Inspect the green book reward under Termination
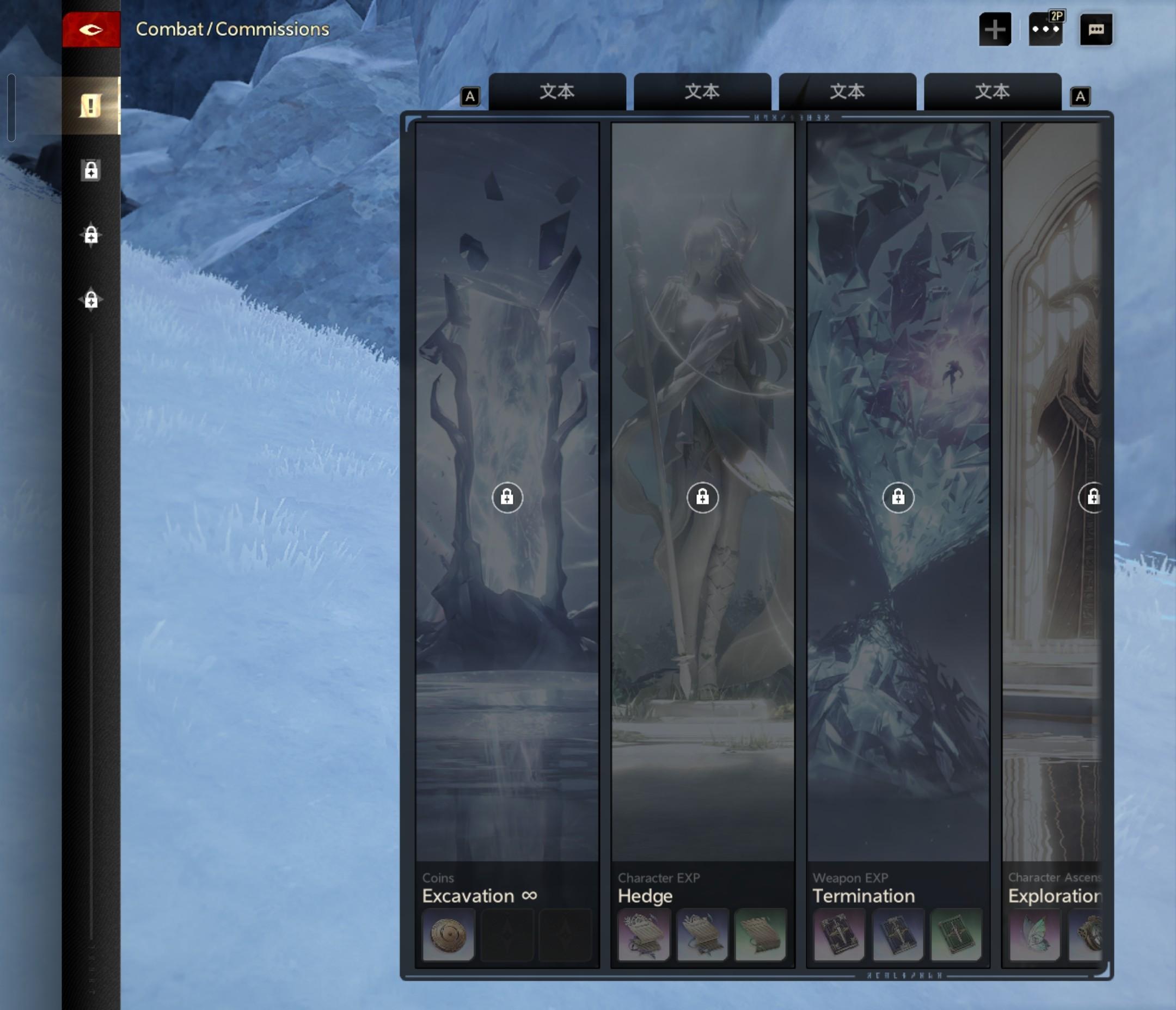 pyautogui.click(x=957, y=934)
